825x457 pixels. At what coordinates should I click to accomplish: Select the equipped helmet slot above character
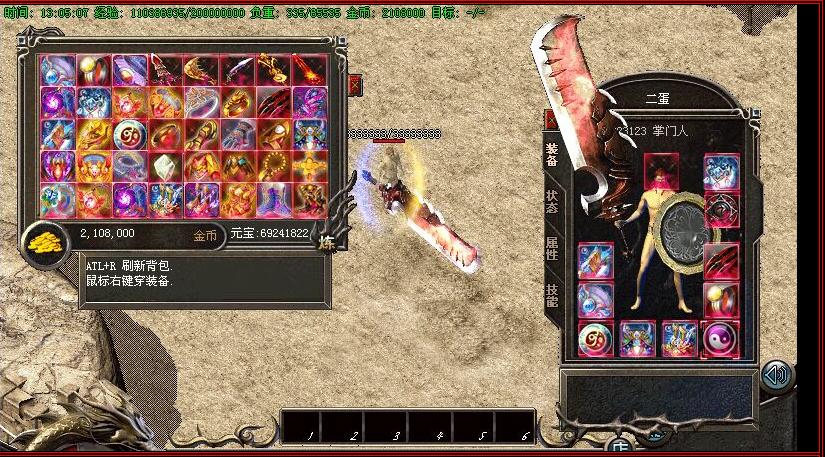(x=661, y=170)
